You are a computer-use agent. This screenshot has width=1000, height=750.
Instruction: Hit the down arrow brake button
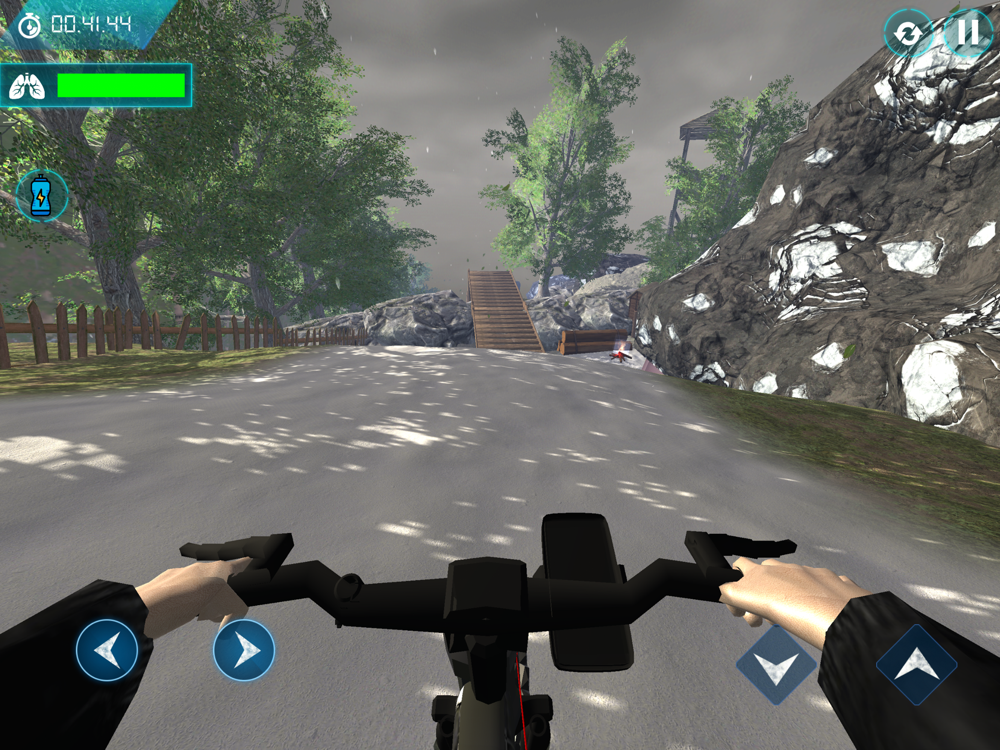click(x=777, y=665)
